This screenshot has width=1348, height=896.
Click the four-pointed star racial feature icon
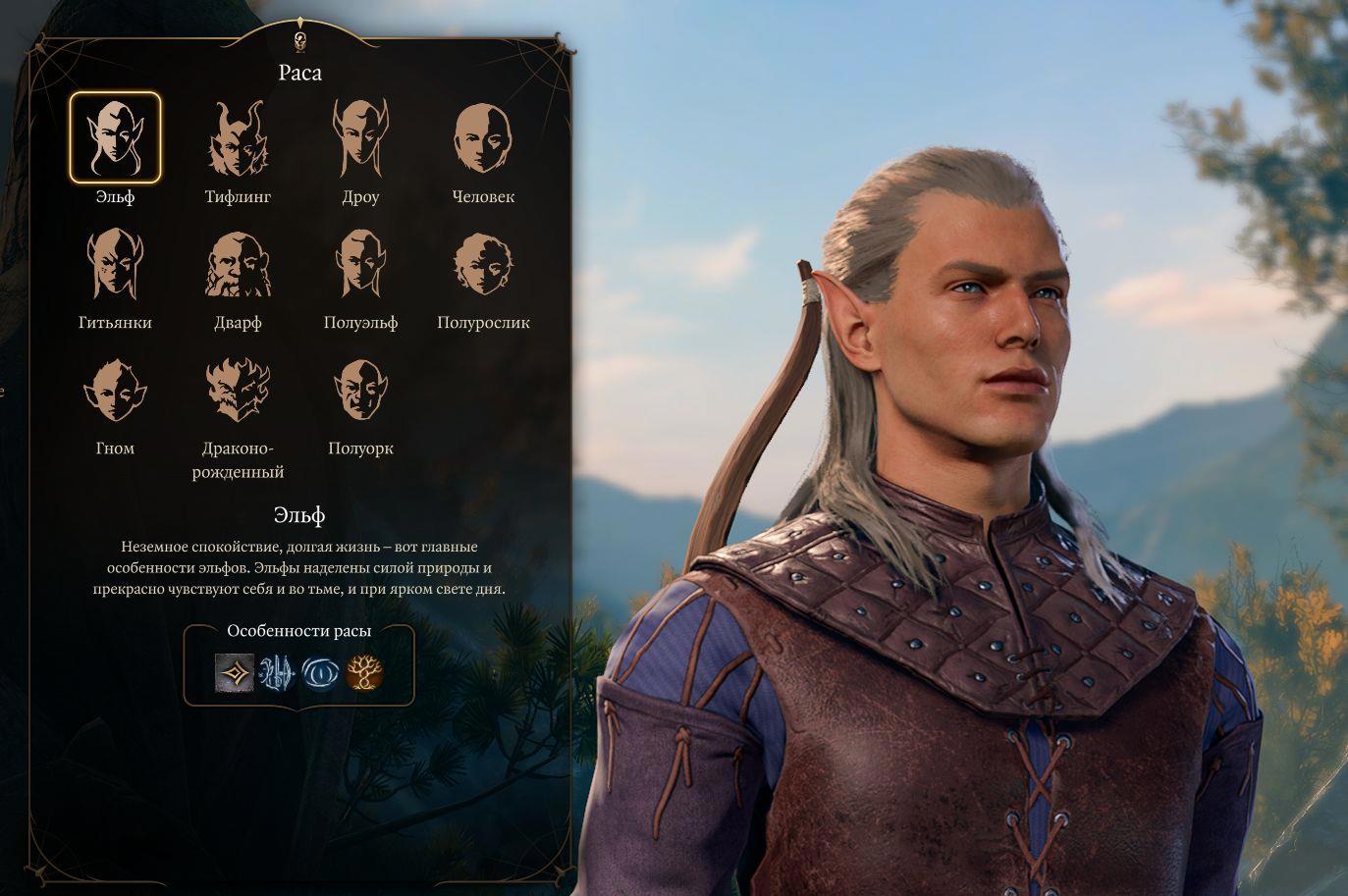tap(234, 673)
